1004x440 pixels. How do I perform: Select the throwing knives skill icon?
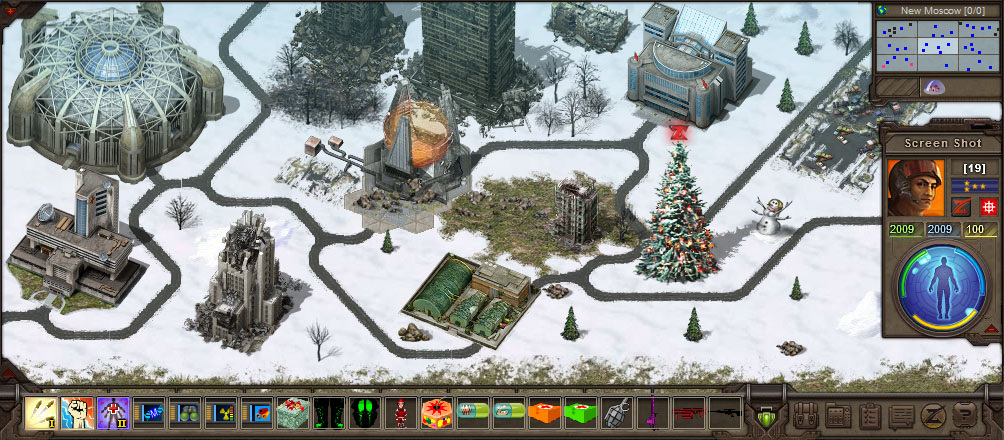pyautogui.click(x=40, y=412)
